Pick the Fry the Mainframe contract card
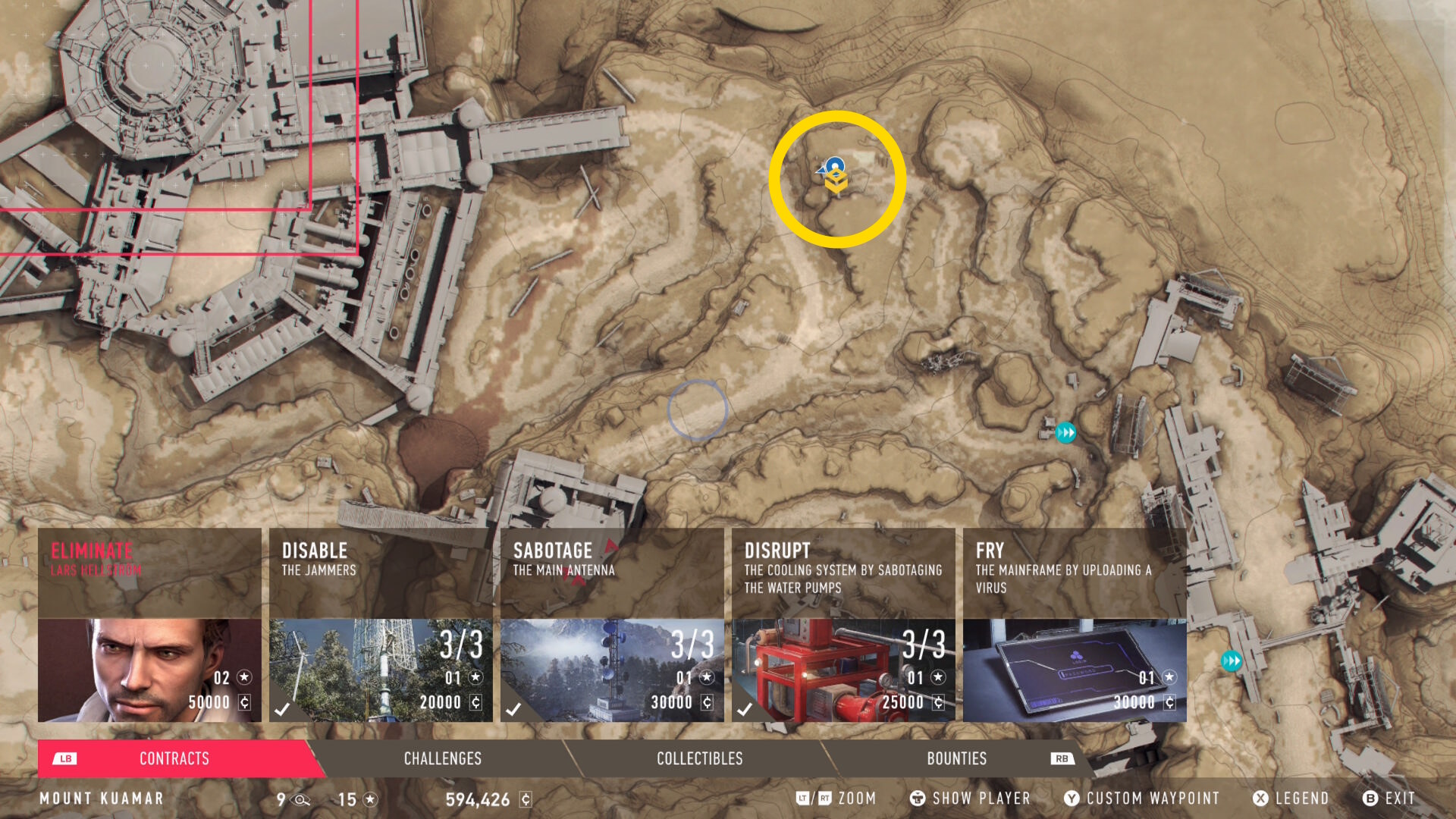The height and width of the screenshot is (819, 1456). [x=1075, y=625]
